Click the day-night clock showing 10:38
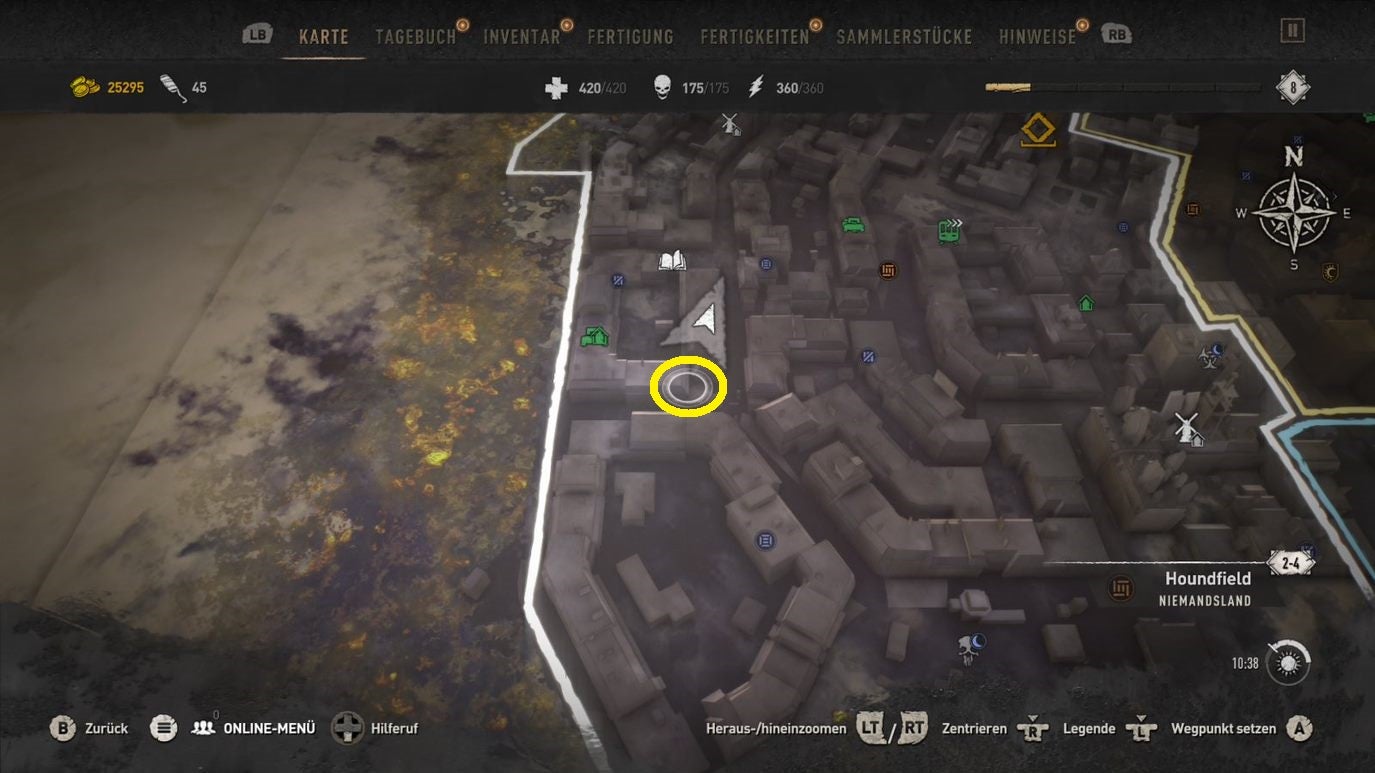Image resolution: width=1375 pixels, height=773 pixels. coord(1286,661)
